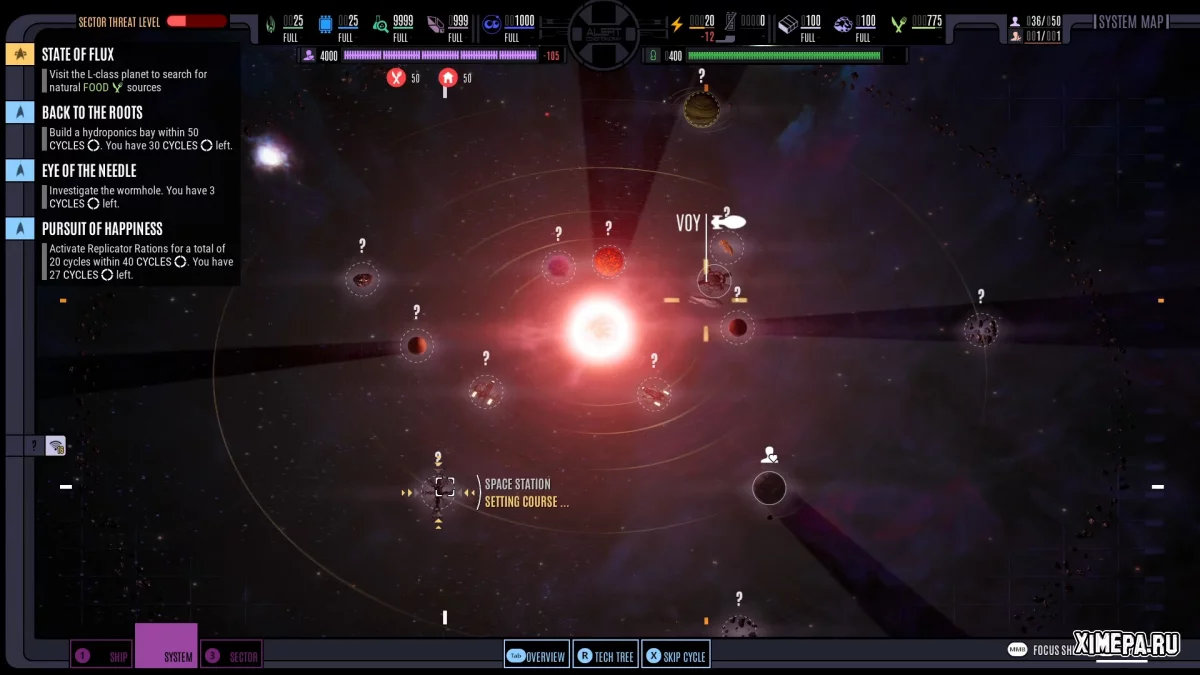
Task: Open the Overview panel
Action: (x=537, y=656)
